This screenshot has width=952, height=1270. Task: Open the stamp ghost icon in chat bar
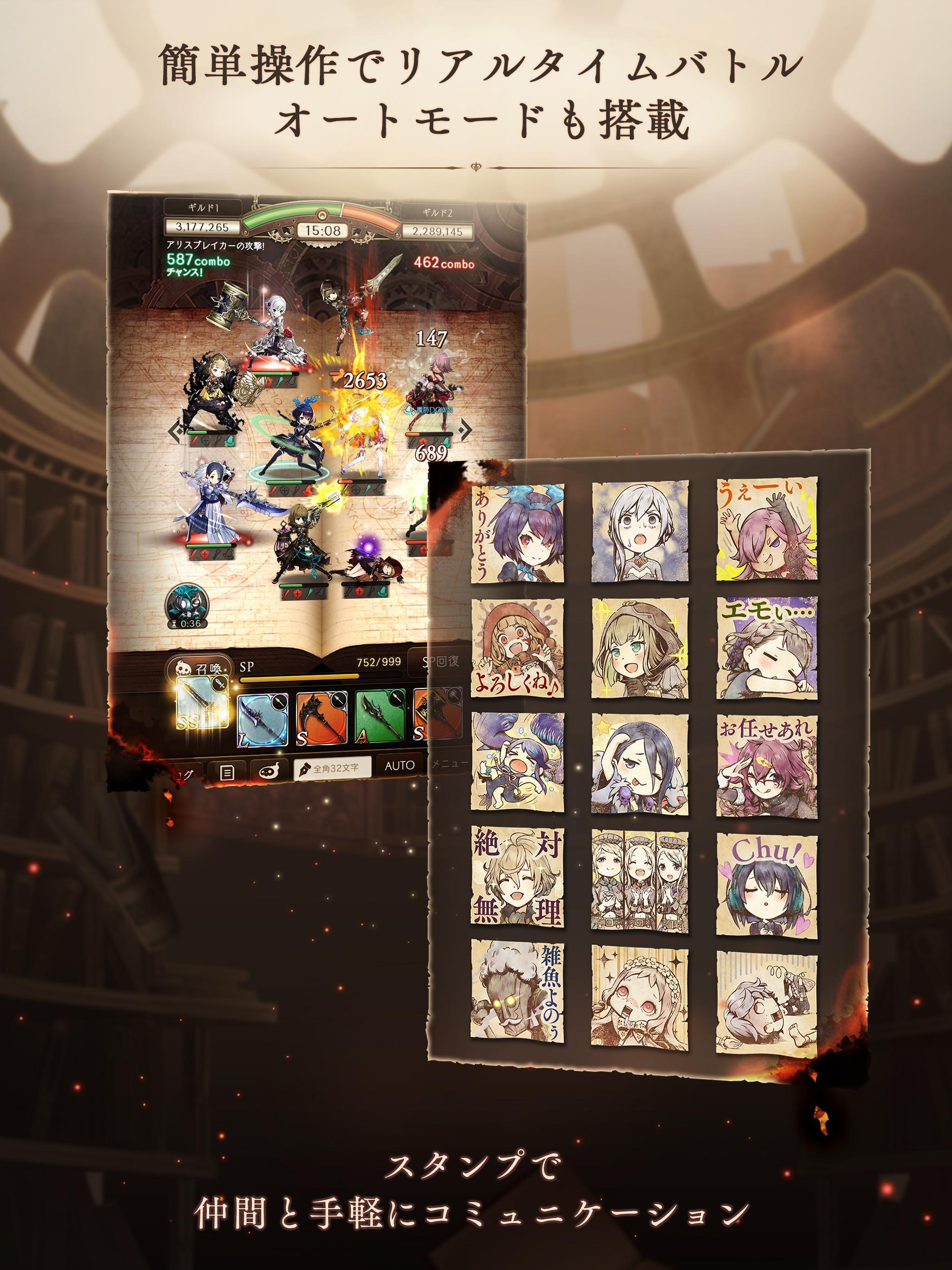point(270,769)
